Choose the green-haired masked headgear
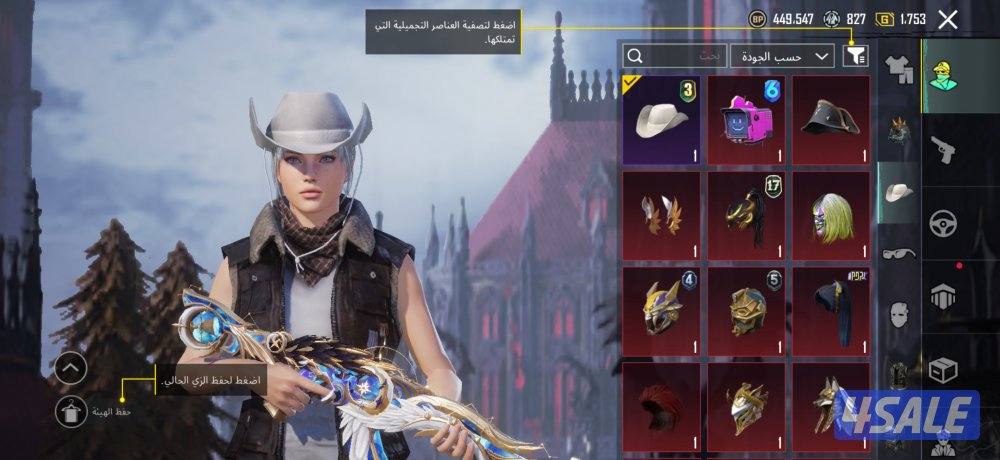 click(832, 215)
